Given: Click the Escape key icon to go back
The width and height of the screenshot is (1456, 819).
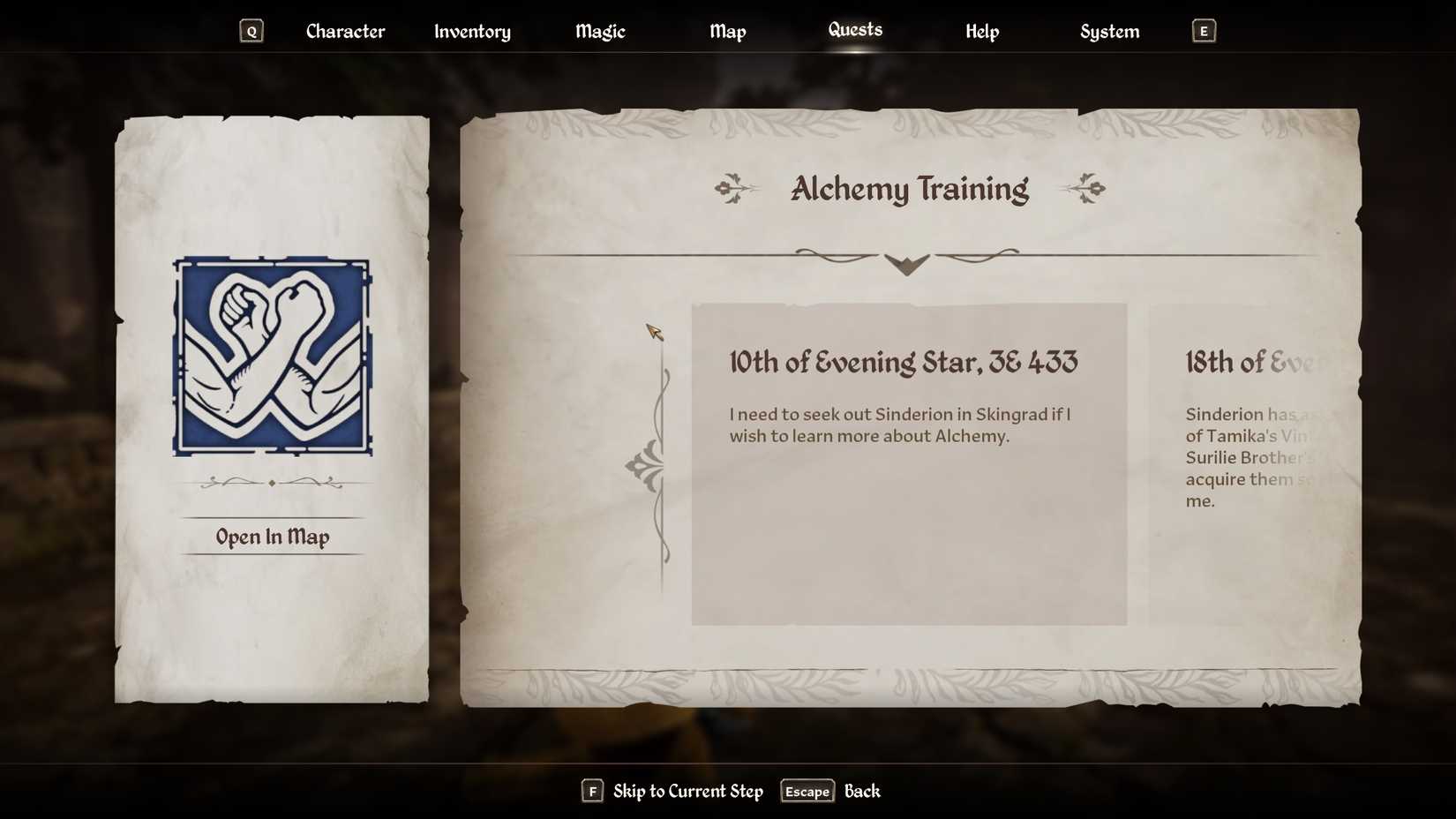Looking at the screenshot, I should tap(806, 792).
